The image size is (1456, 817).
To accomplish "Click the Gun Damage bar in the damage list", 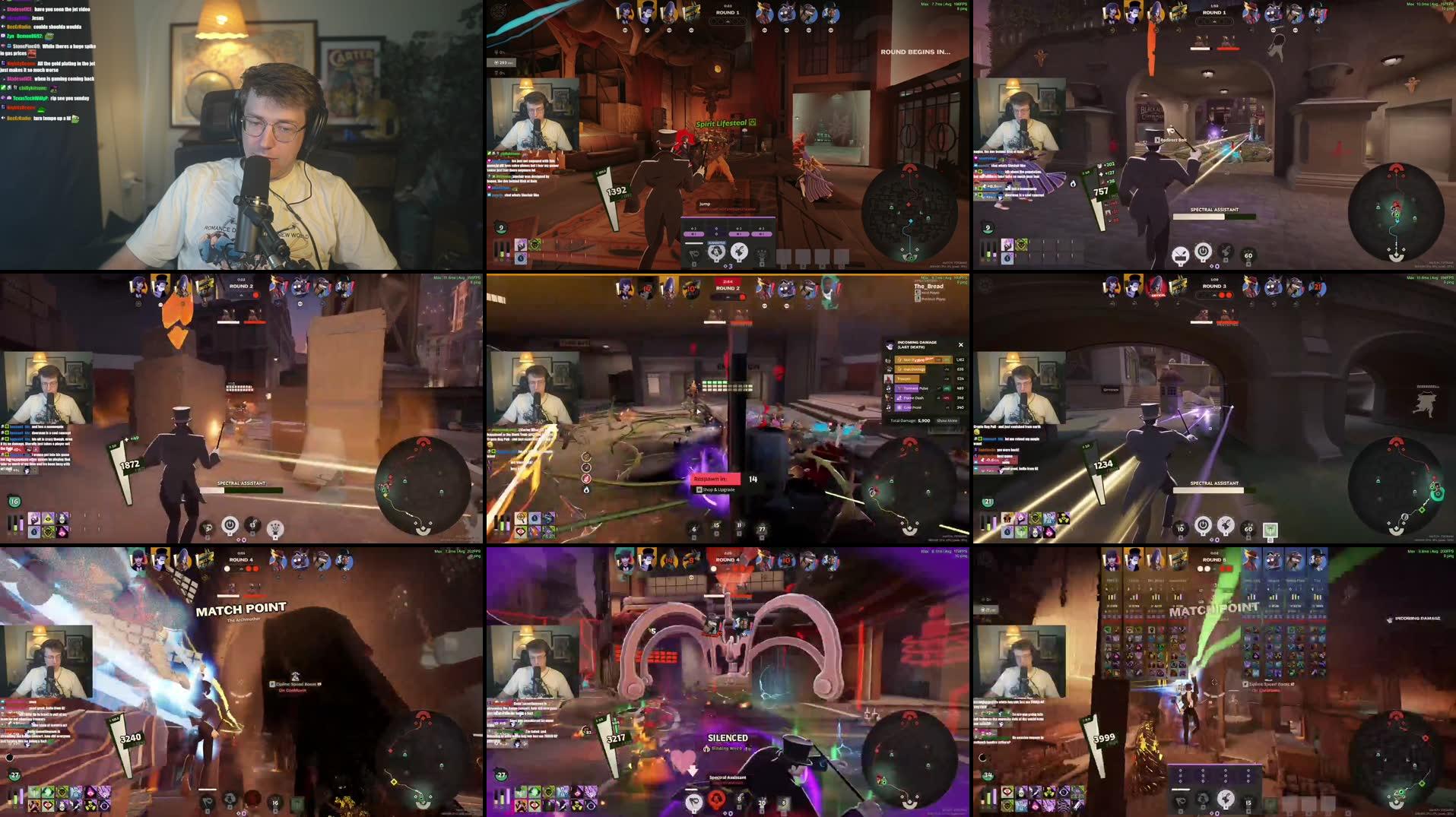I will (909, 369).
